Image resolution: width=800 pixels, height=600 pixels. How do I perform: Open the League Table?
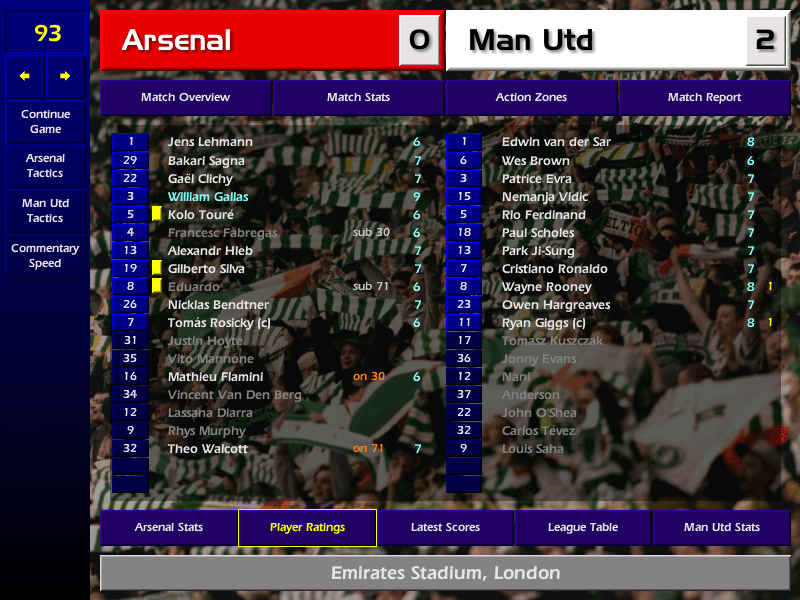(583, 527)
